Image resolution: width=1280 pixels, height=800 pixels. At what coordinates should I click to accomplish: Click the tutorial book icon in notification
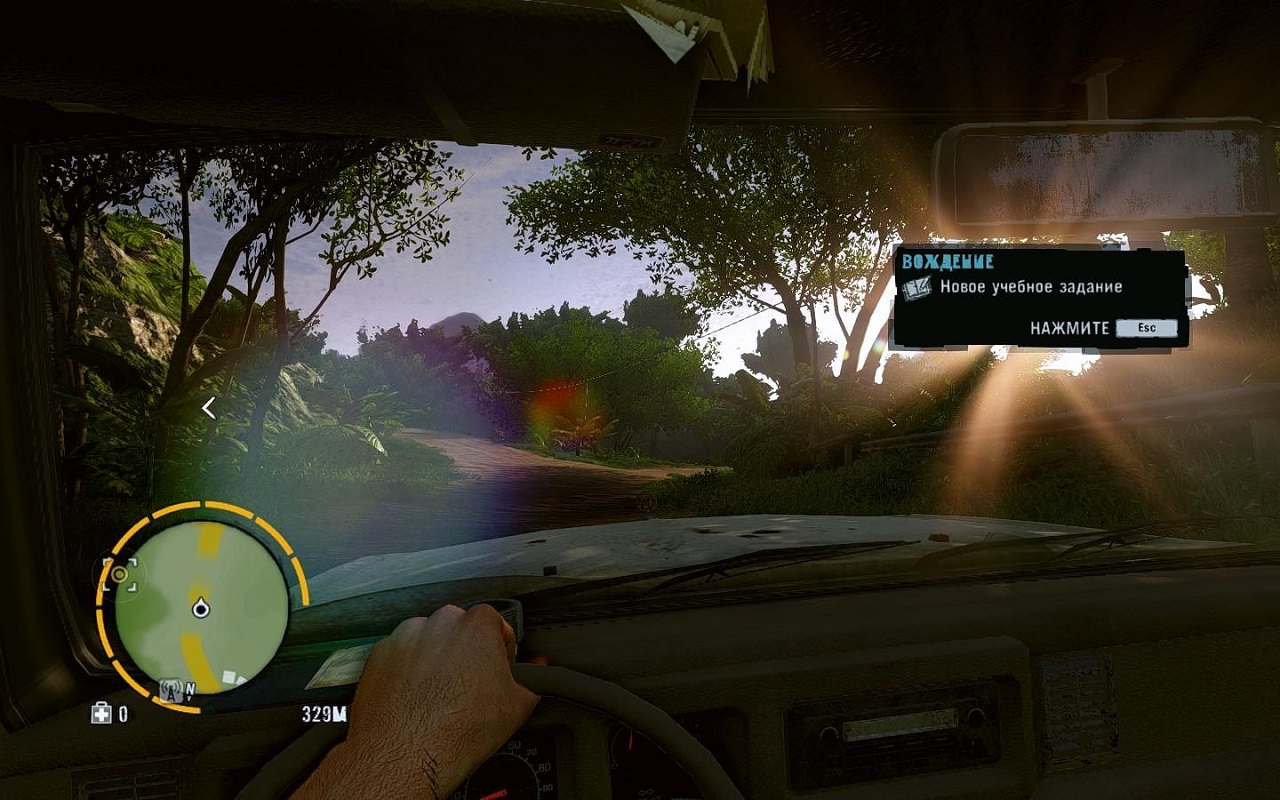pyautogui.click(x=916, y=288)
